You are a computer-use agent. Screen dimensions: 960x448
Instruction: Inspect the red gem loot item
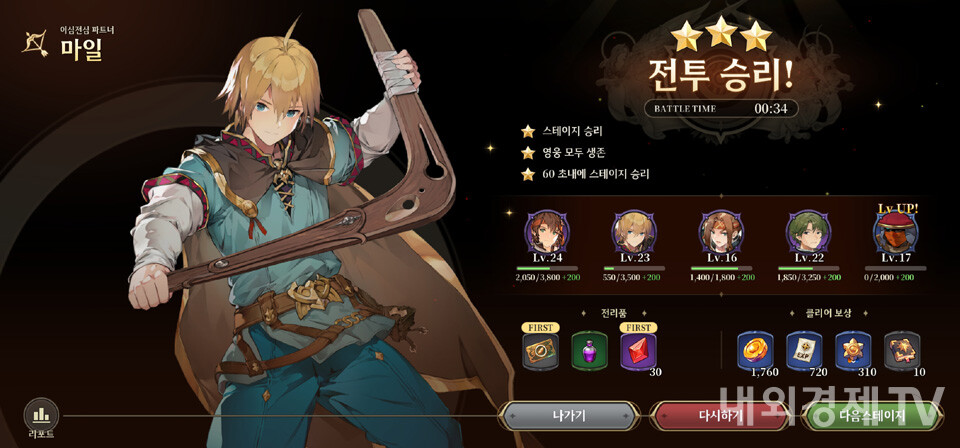click(x=638, y=351)
